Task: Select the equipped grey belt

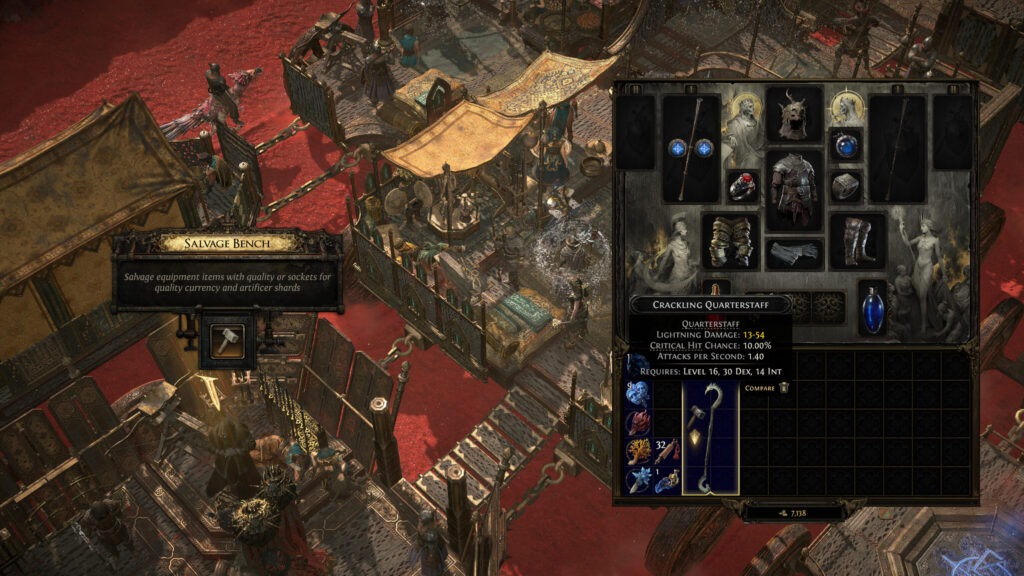Action: (794, 254)
